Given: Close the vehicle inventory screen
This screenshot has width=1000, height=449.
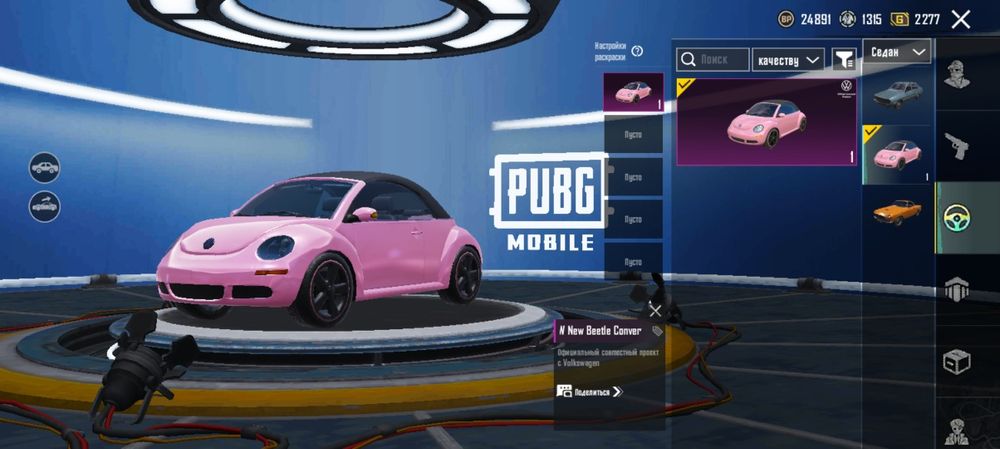Looking at the screenshot, I should coord(961,18).
